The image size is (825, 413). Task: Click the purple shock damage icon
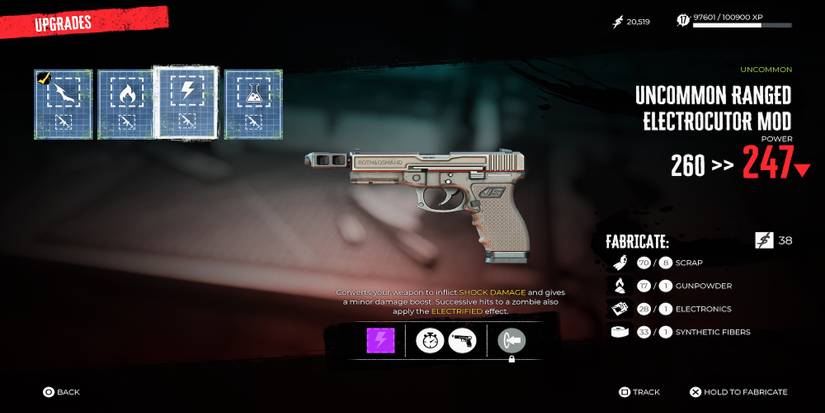tap(379, 341)
